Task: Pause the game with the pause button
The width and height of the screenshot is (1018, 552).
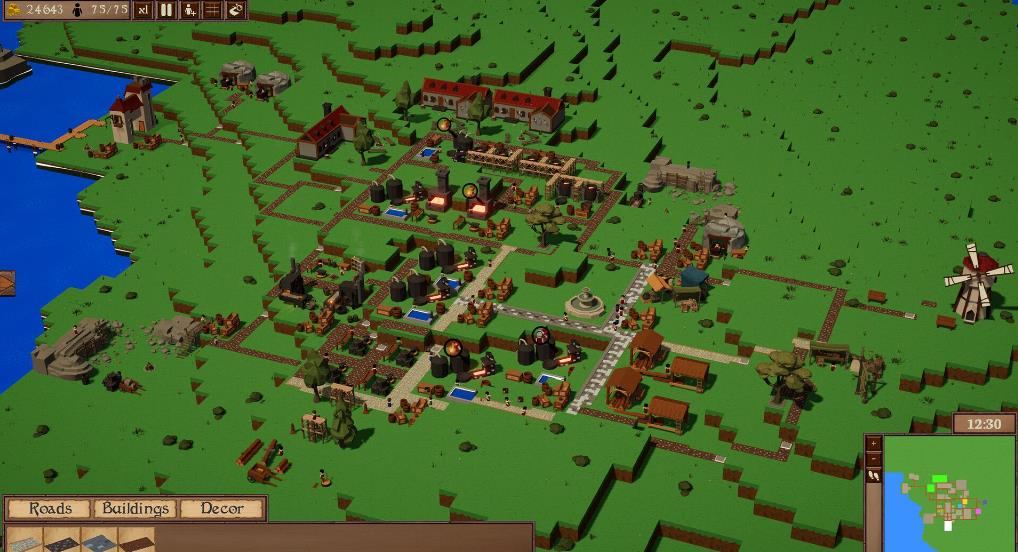Action: point(166,10)
